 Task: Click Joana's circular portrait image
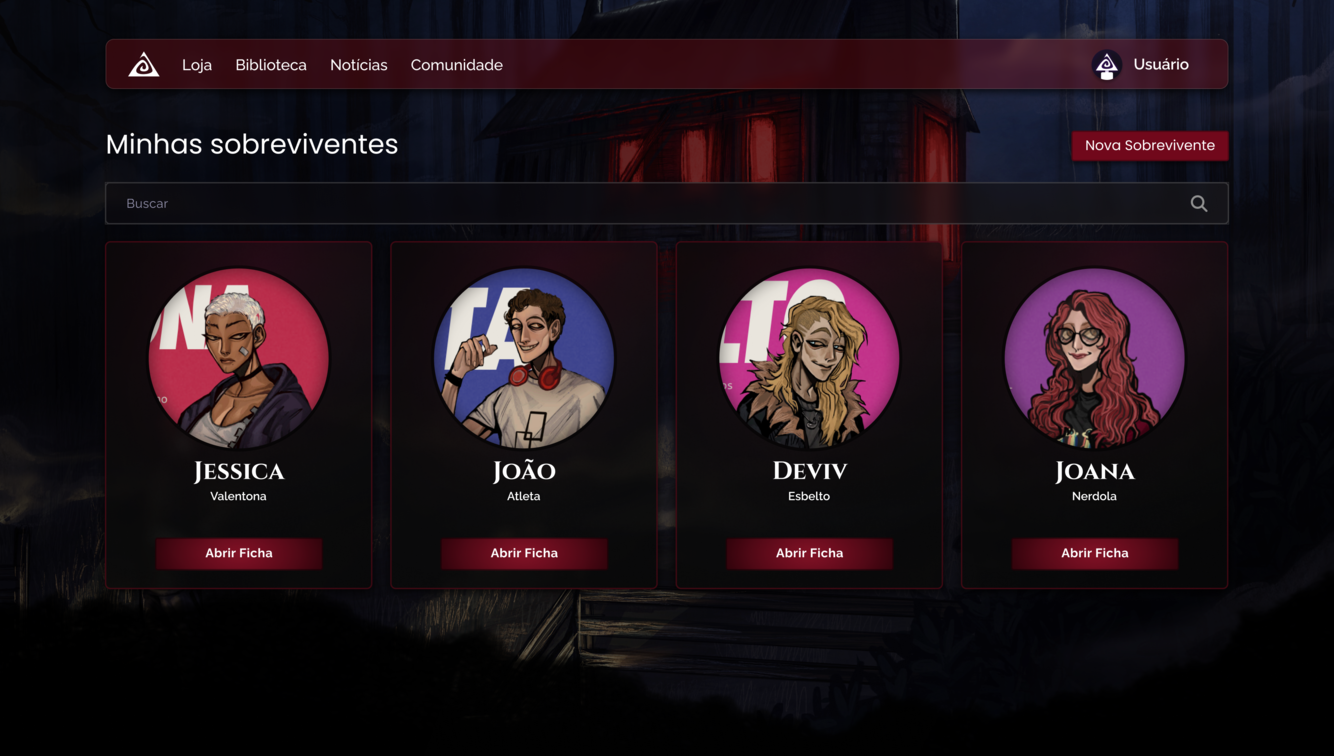[x=1094, y=357]
